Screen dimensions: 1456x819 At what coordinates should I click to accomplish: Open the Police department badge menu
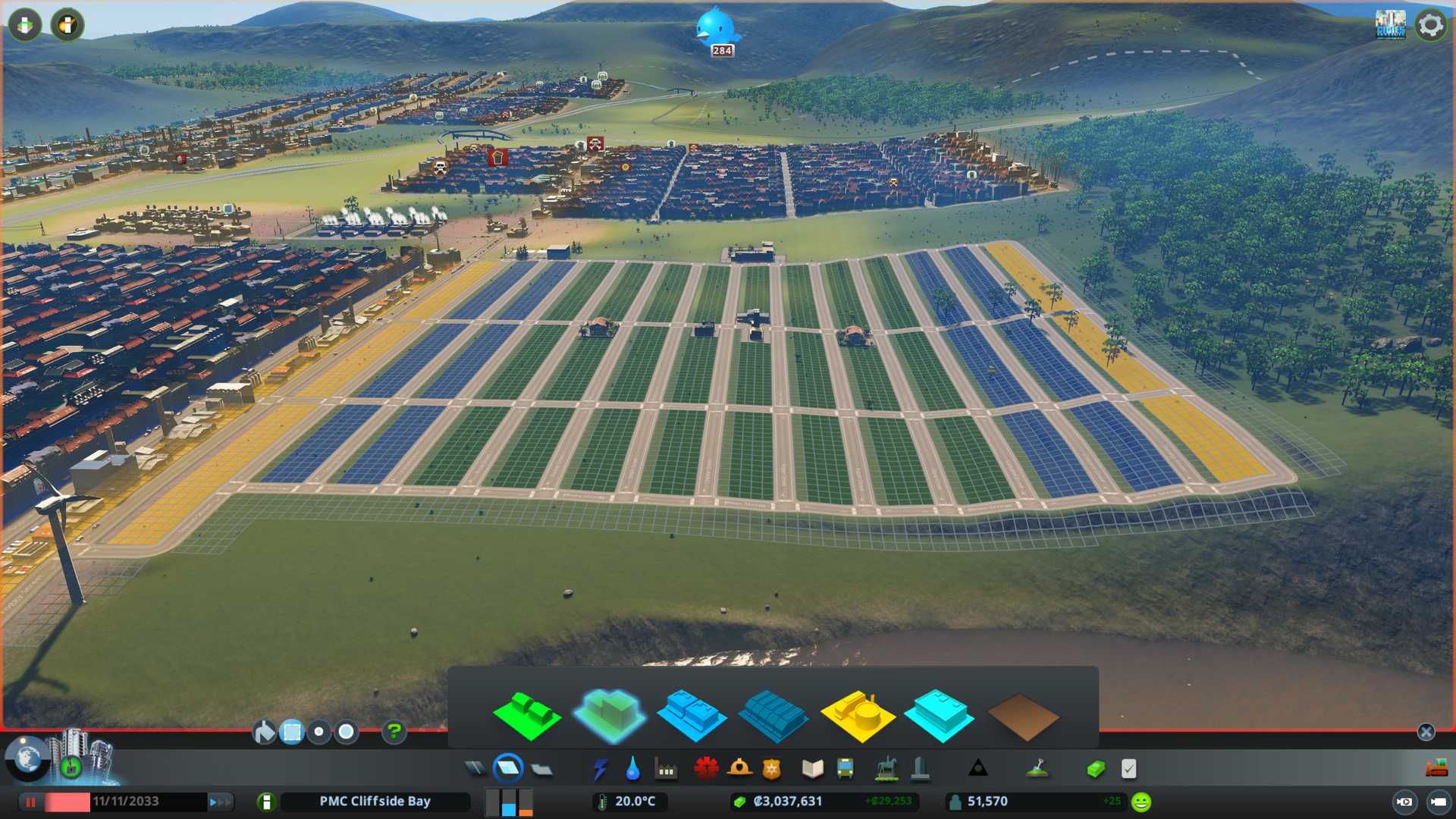771,769
